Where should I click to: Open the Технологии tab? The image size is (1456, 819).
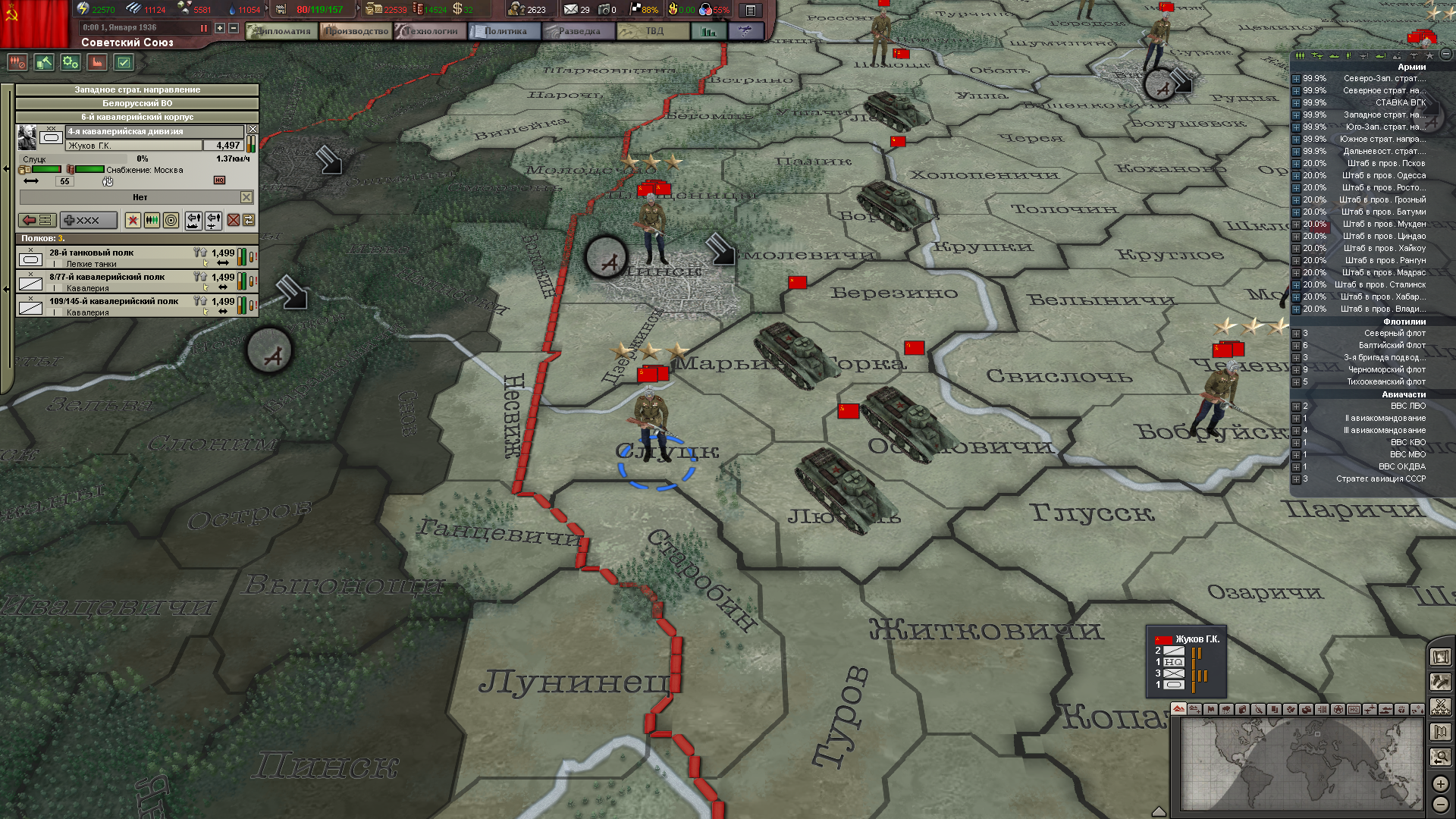(430, 31)
